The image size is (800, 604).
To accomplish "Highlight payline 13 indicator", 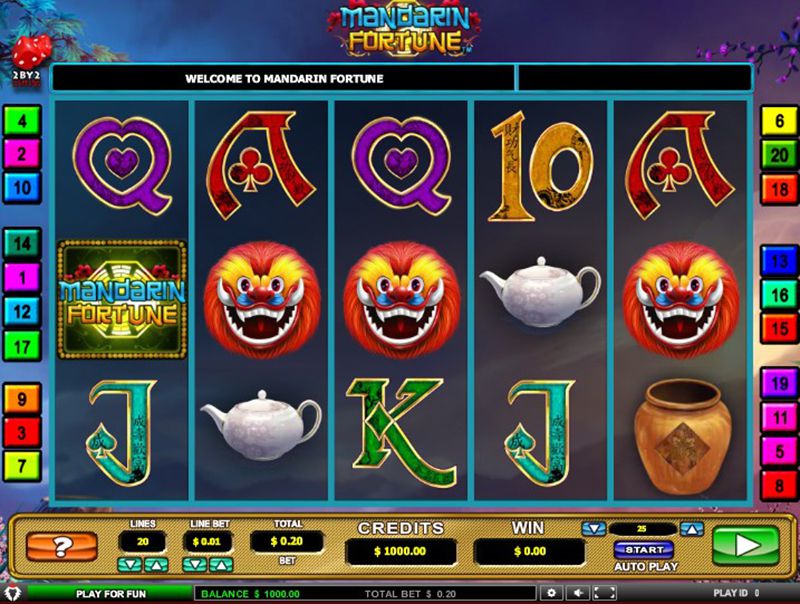I will (x=777, y=260).
